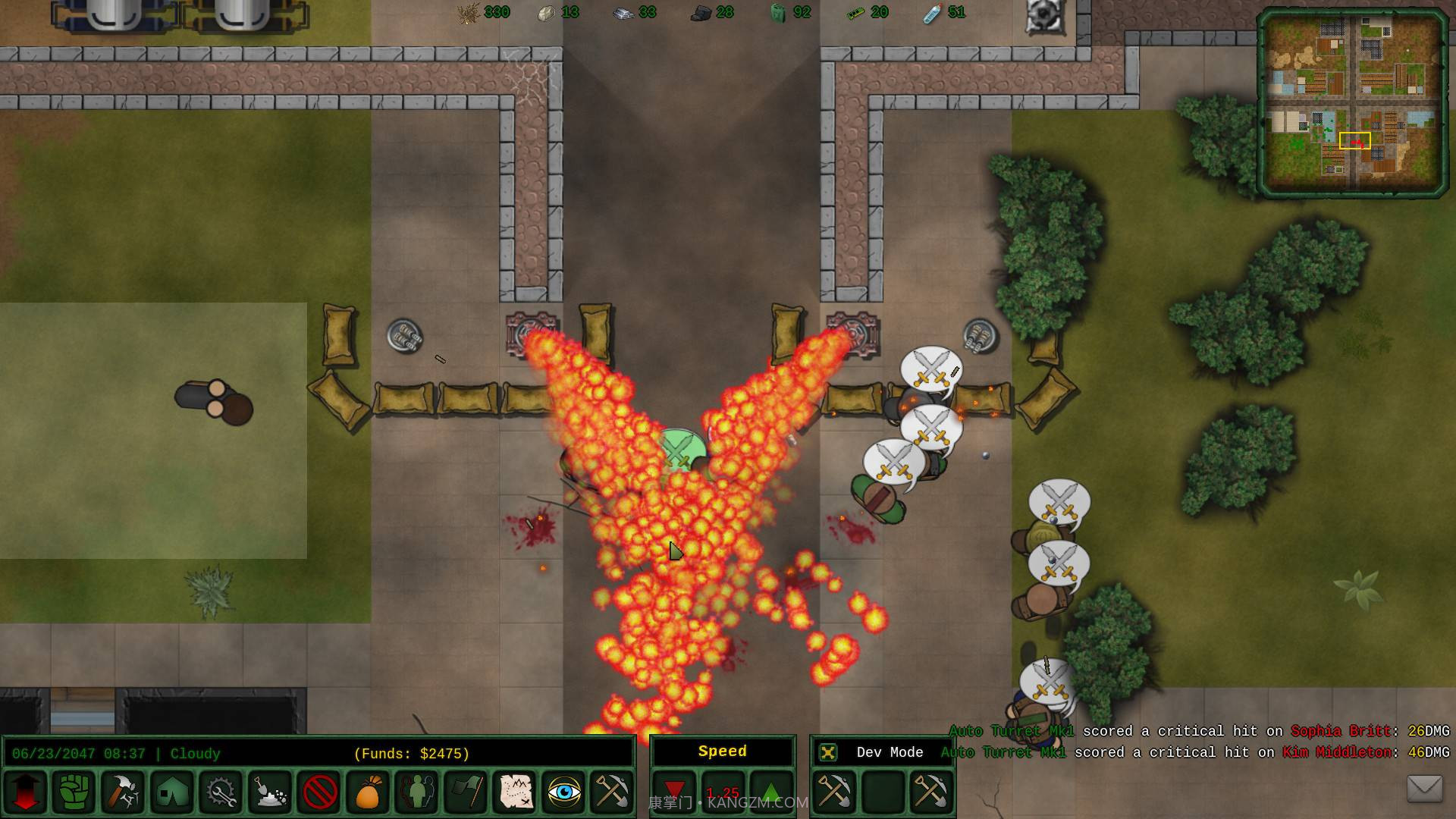Toggle the Dev Mode checkbox

coord(828,752)
